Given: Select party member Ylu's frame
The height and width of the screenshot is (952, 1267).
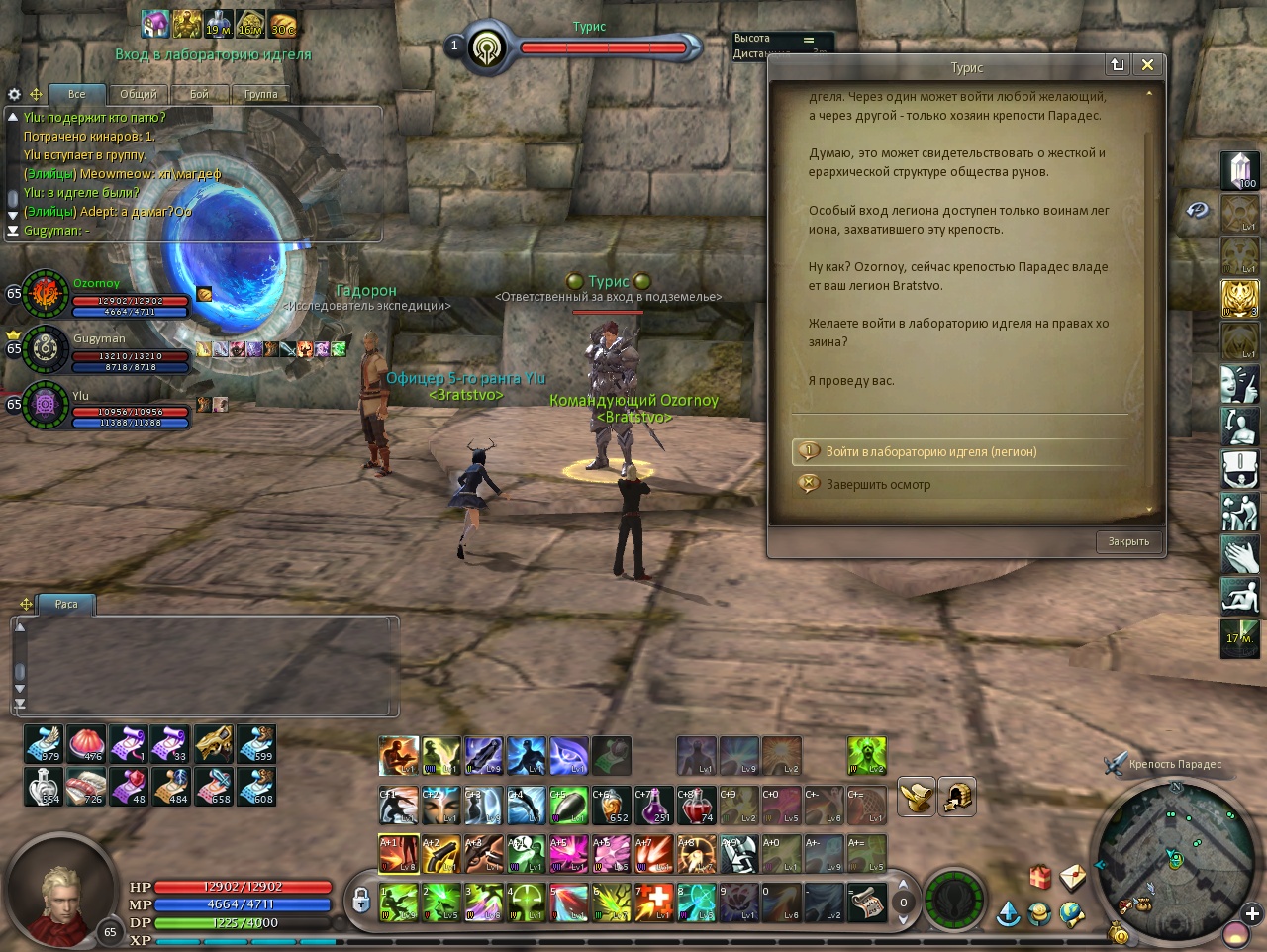Looking at the screenshot, I should click(x=46, y=403).
